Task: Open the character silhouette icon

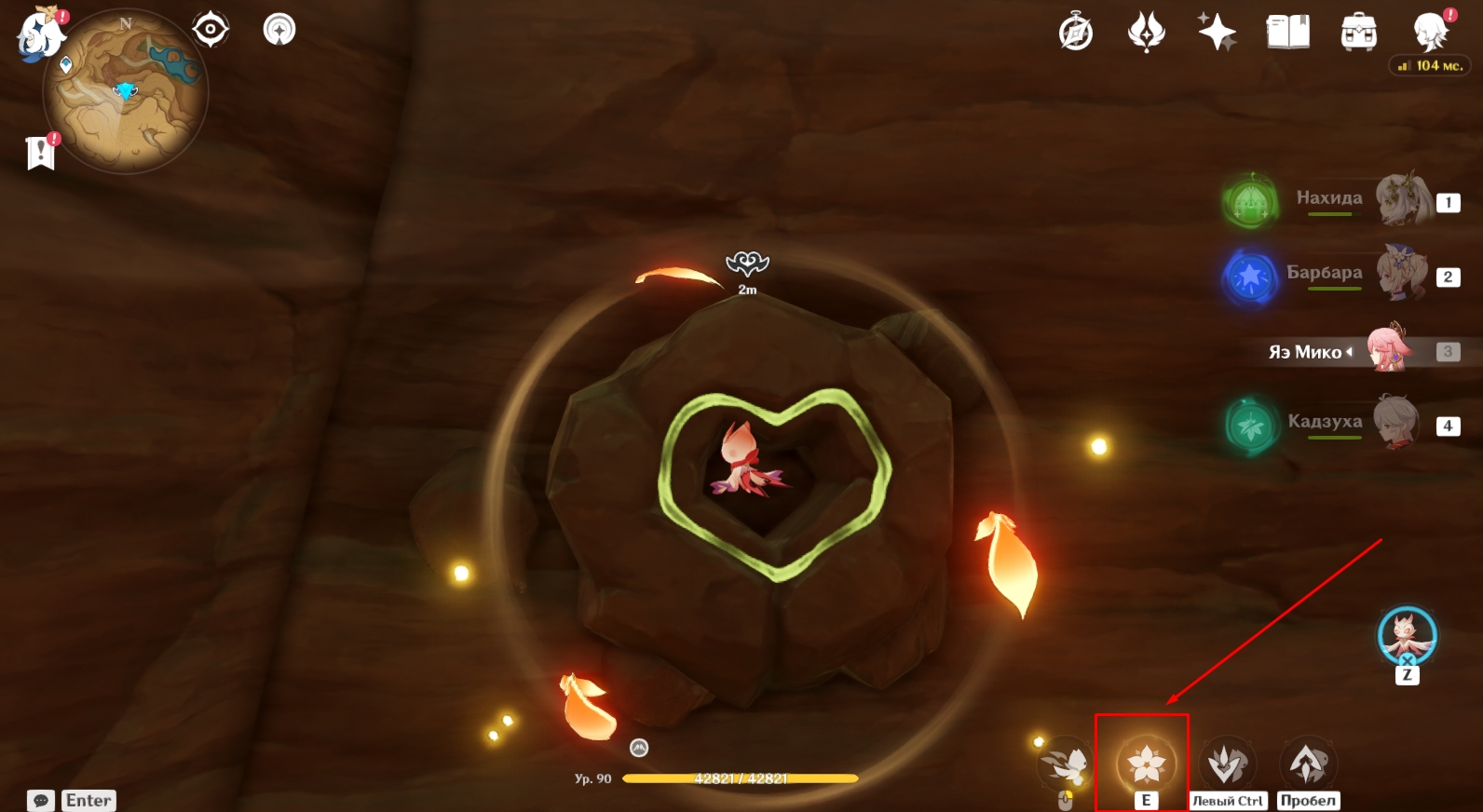Action: pos(1430,33)
